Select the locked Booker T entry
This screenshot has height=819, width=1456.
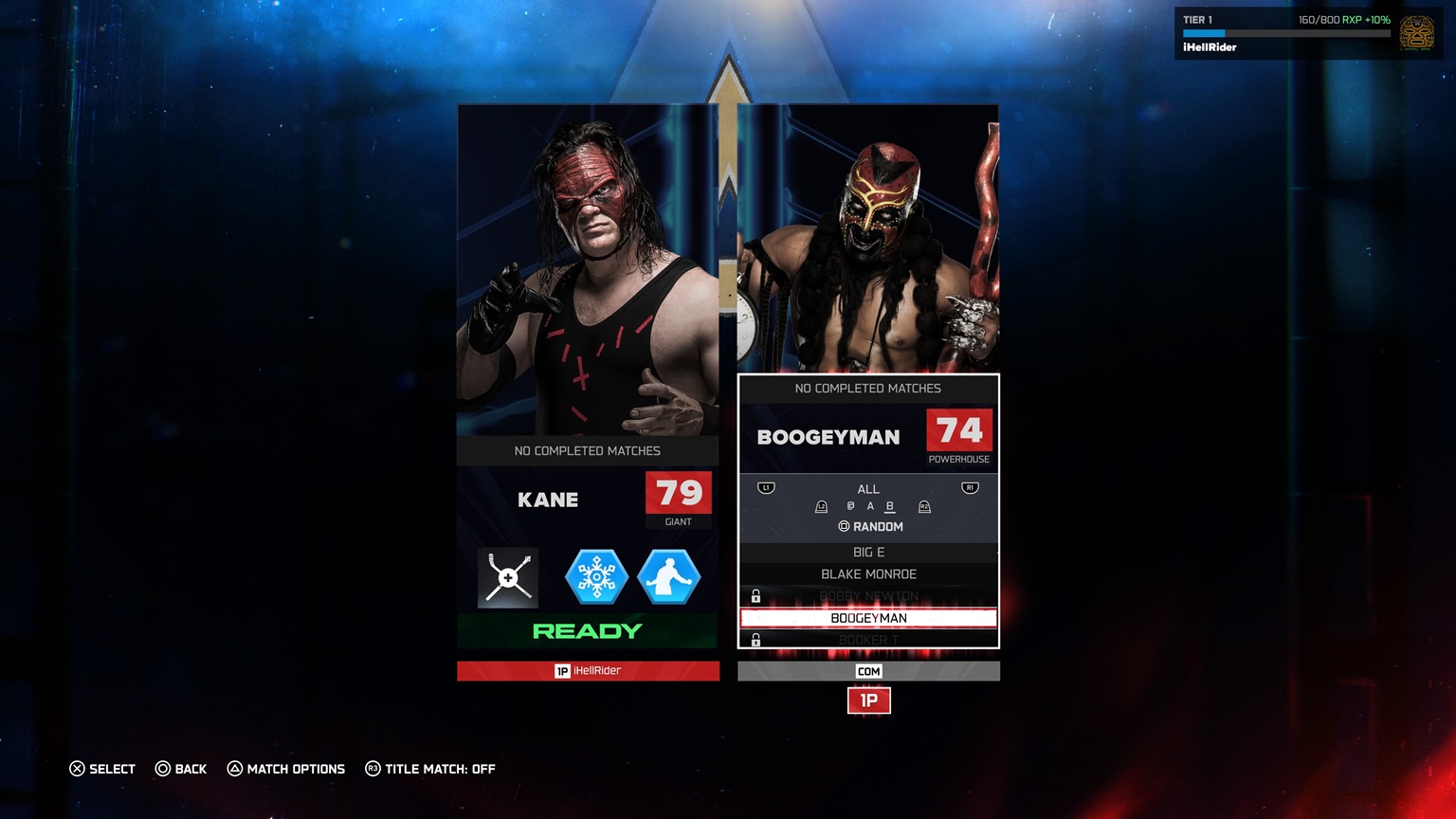tap(868, 640)
